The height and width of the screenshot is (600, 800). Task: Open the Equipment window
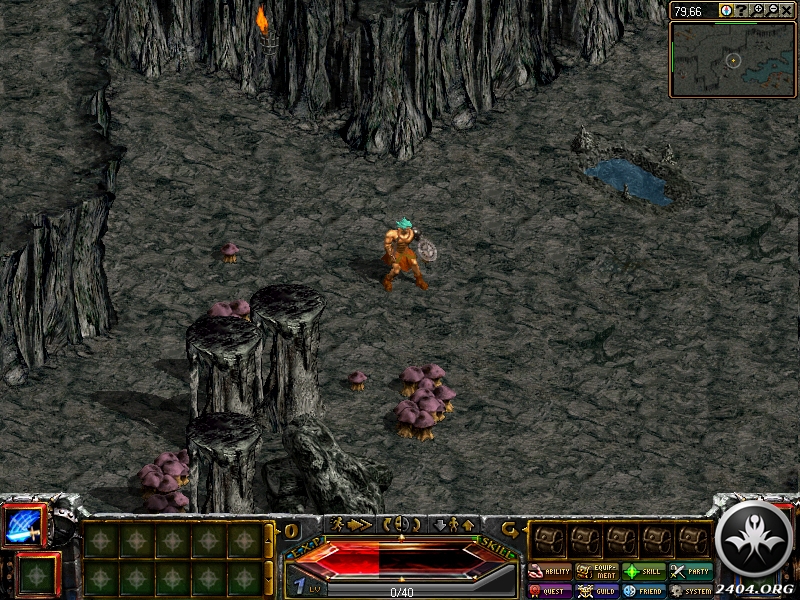(x=597, y=572)
